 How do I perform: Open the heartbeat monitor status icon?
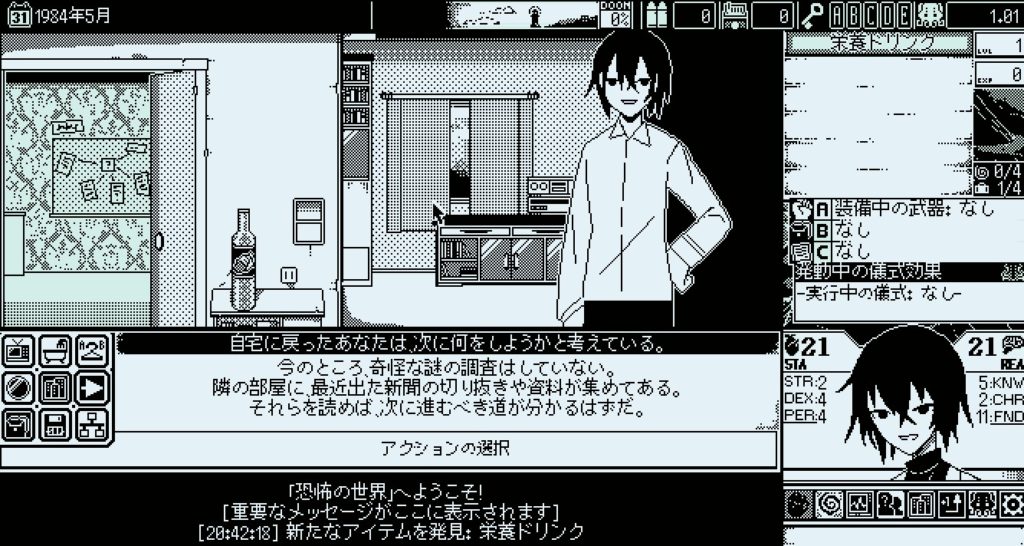[858, 504]
